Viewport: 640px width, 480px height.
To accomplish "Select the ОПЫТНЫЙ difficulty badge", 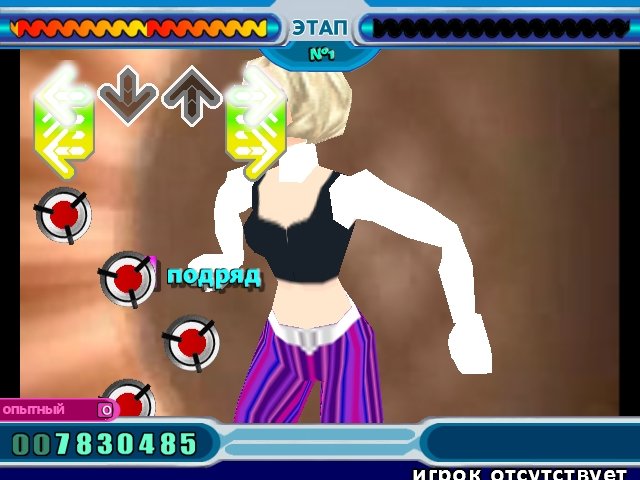I will pos(55,409).
